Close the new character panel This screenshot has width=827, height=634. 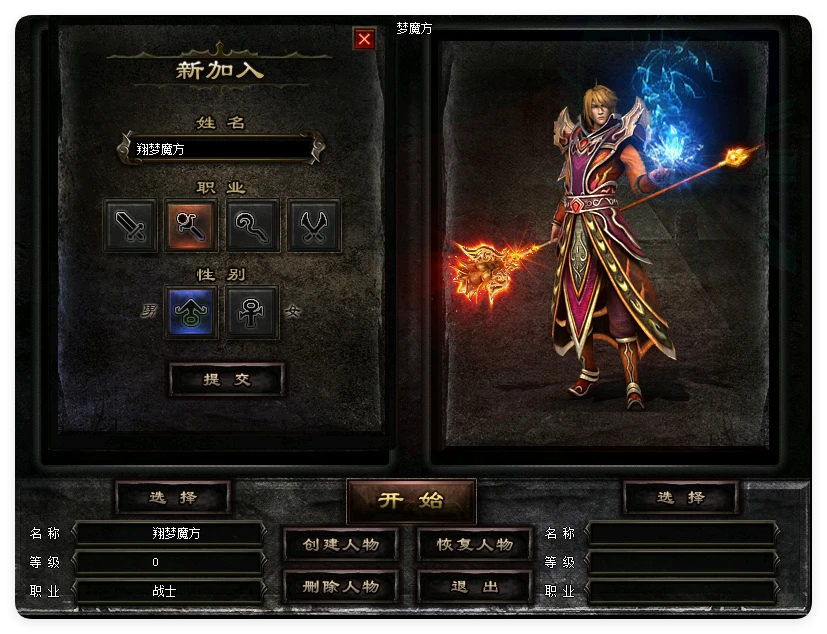(x=364, y=39)
